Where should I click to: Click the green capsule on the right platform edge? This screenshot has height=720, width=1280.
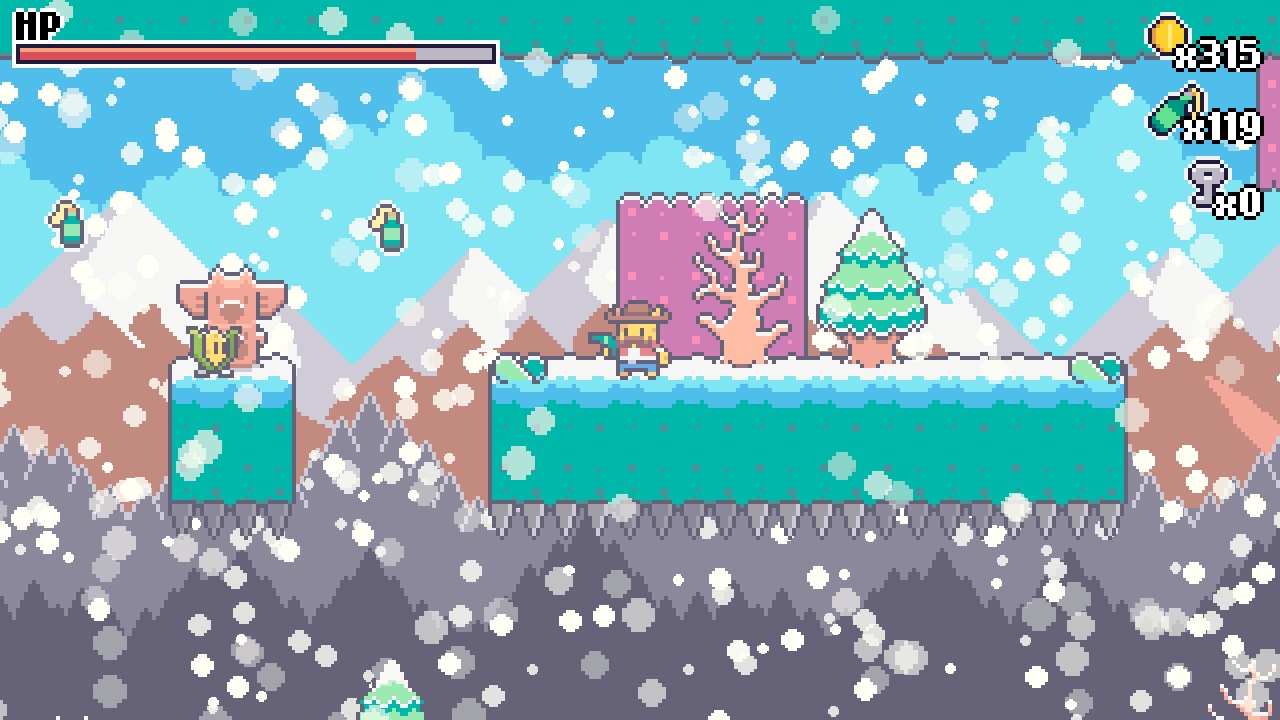[x=1093, y=368]
